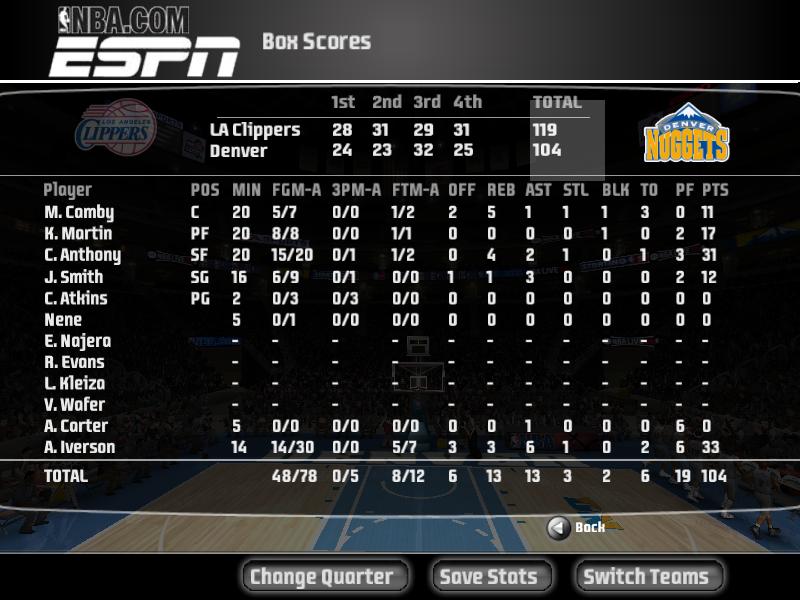Select K. Martin's stat row
The image size is (800, 600).
pos(80,234)
